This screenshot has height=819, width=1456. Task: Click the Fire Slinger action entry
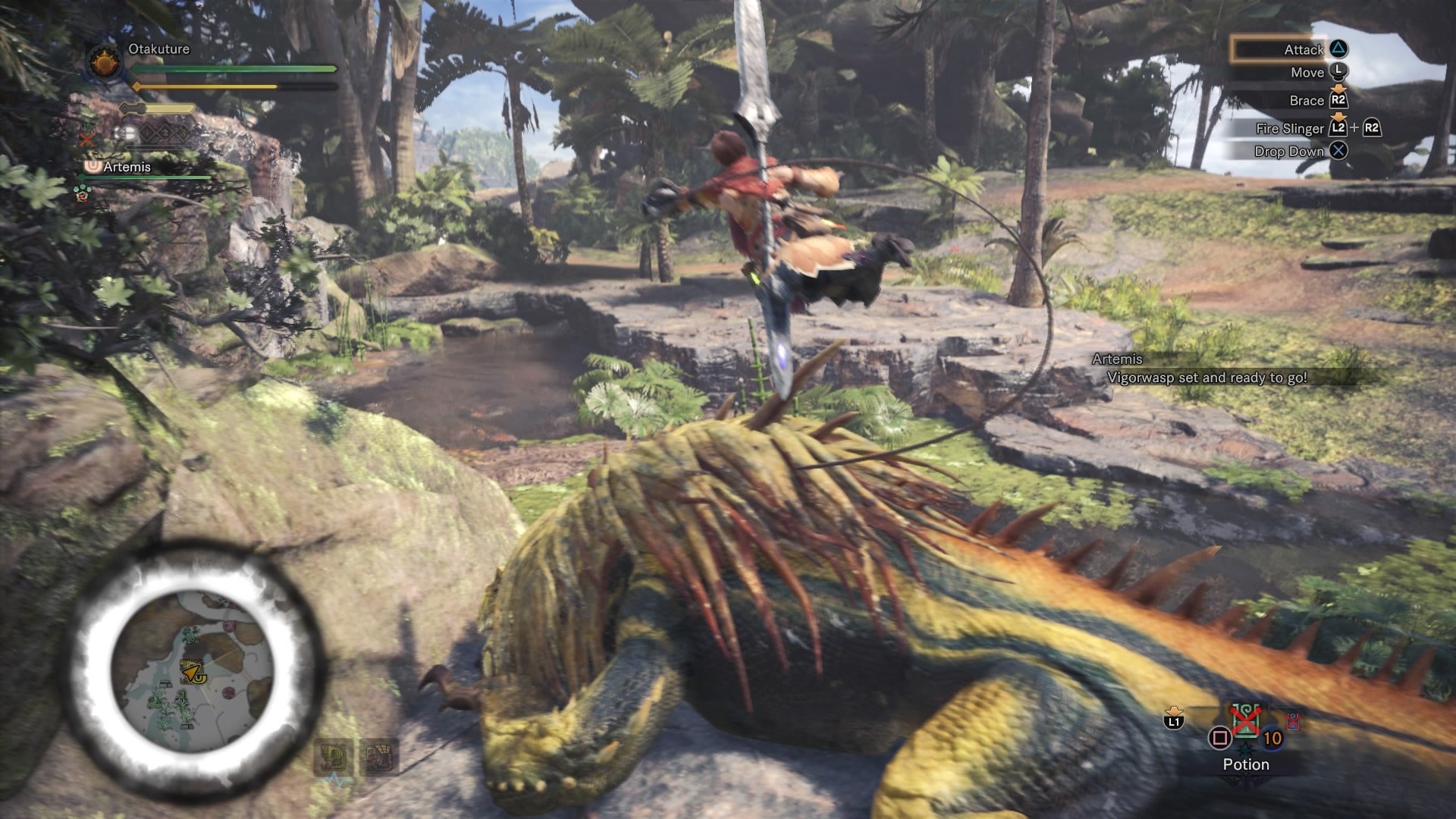click(1291, 128)
